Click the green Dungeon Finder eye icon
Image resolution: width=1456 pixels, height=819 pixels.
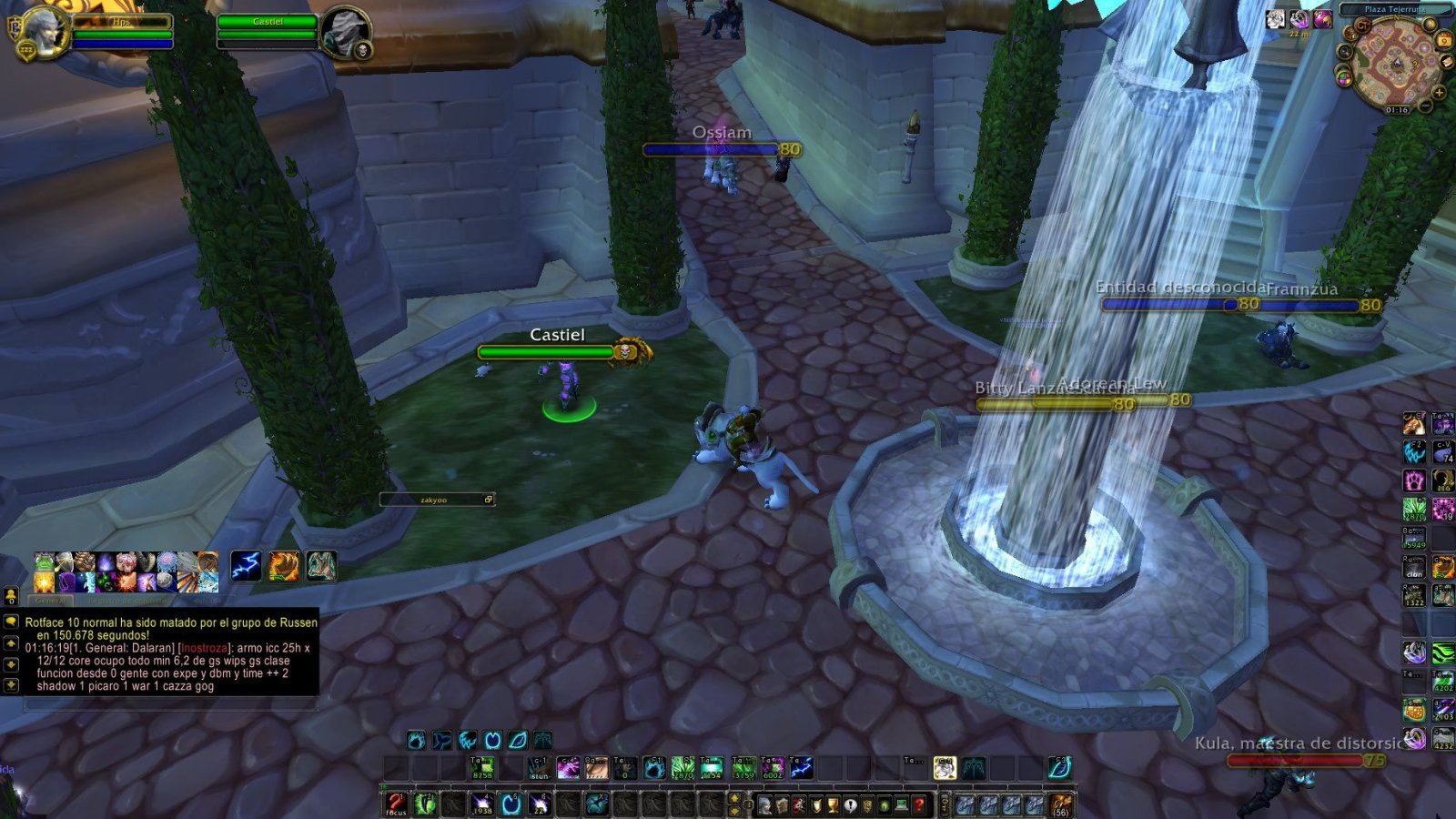point(885,805)
